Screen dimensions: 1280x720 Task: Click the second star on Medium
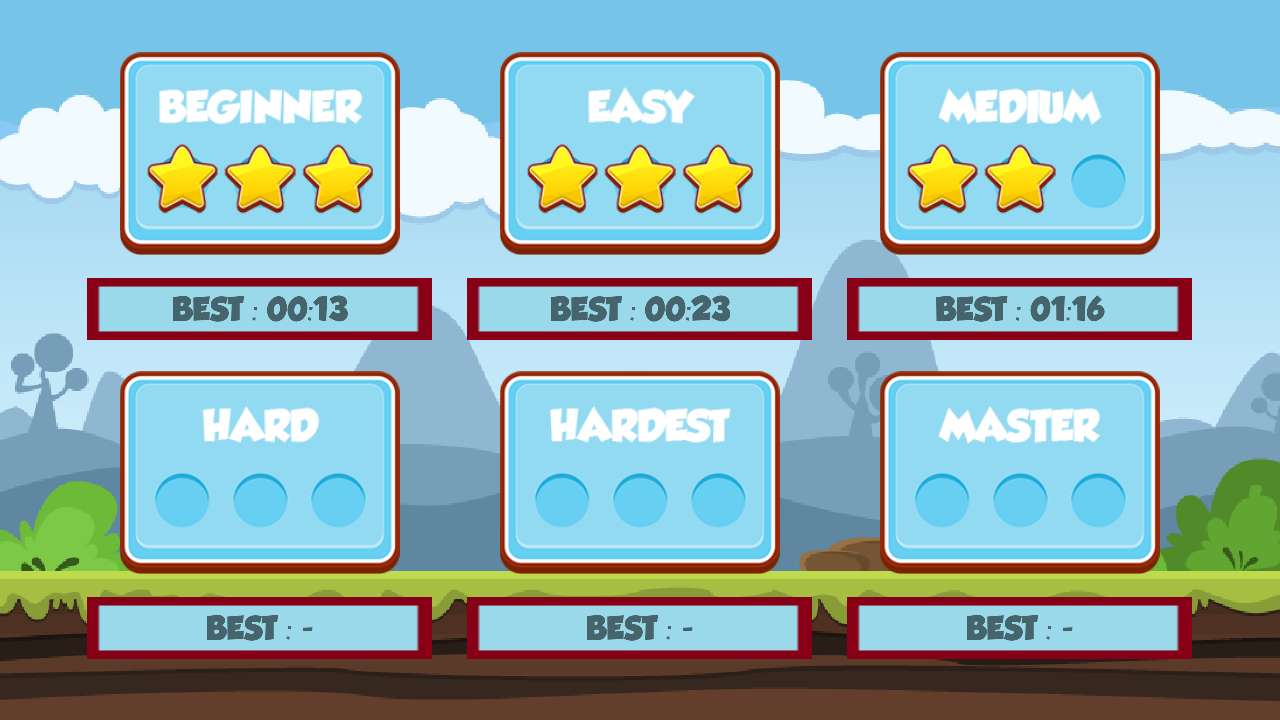point(1020,180)
